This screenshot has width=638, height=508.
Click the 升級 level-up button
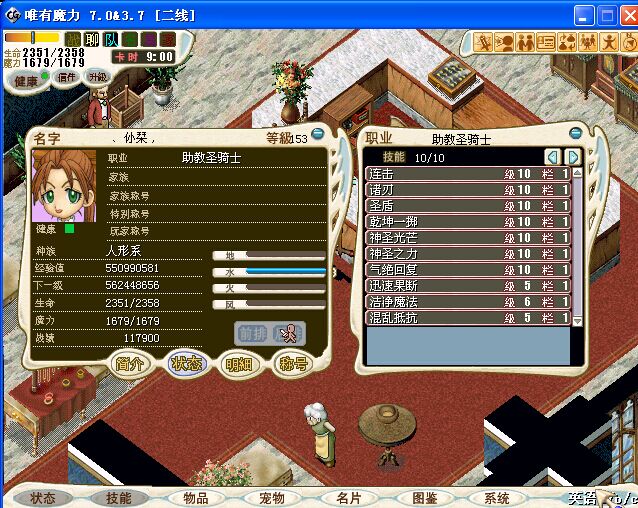[x=97, y=77]
